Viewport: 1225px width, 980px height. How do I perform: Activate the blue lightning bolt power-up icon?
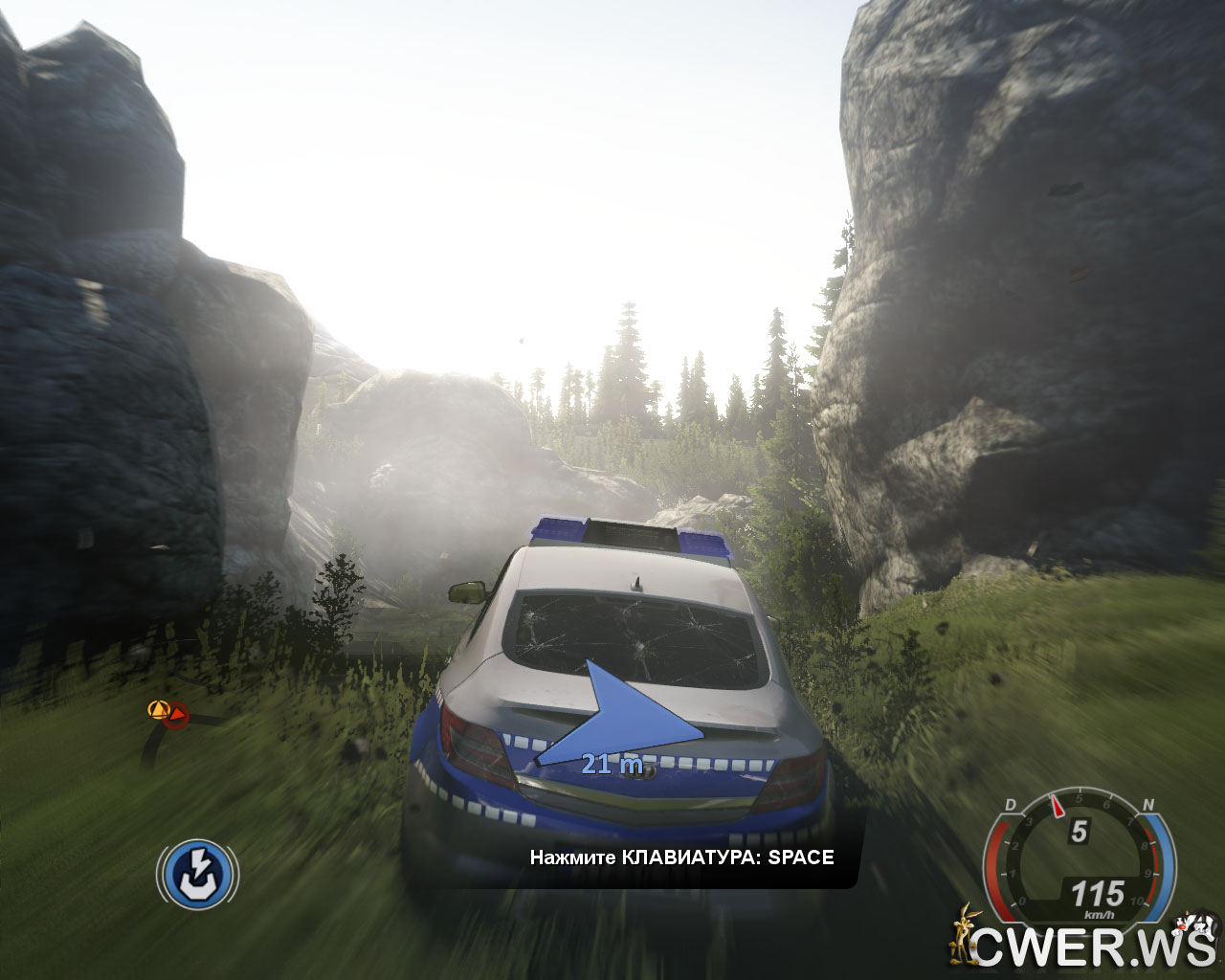198,874
